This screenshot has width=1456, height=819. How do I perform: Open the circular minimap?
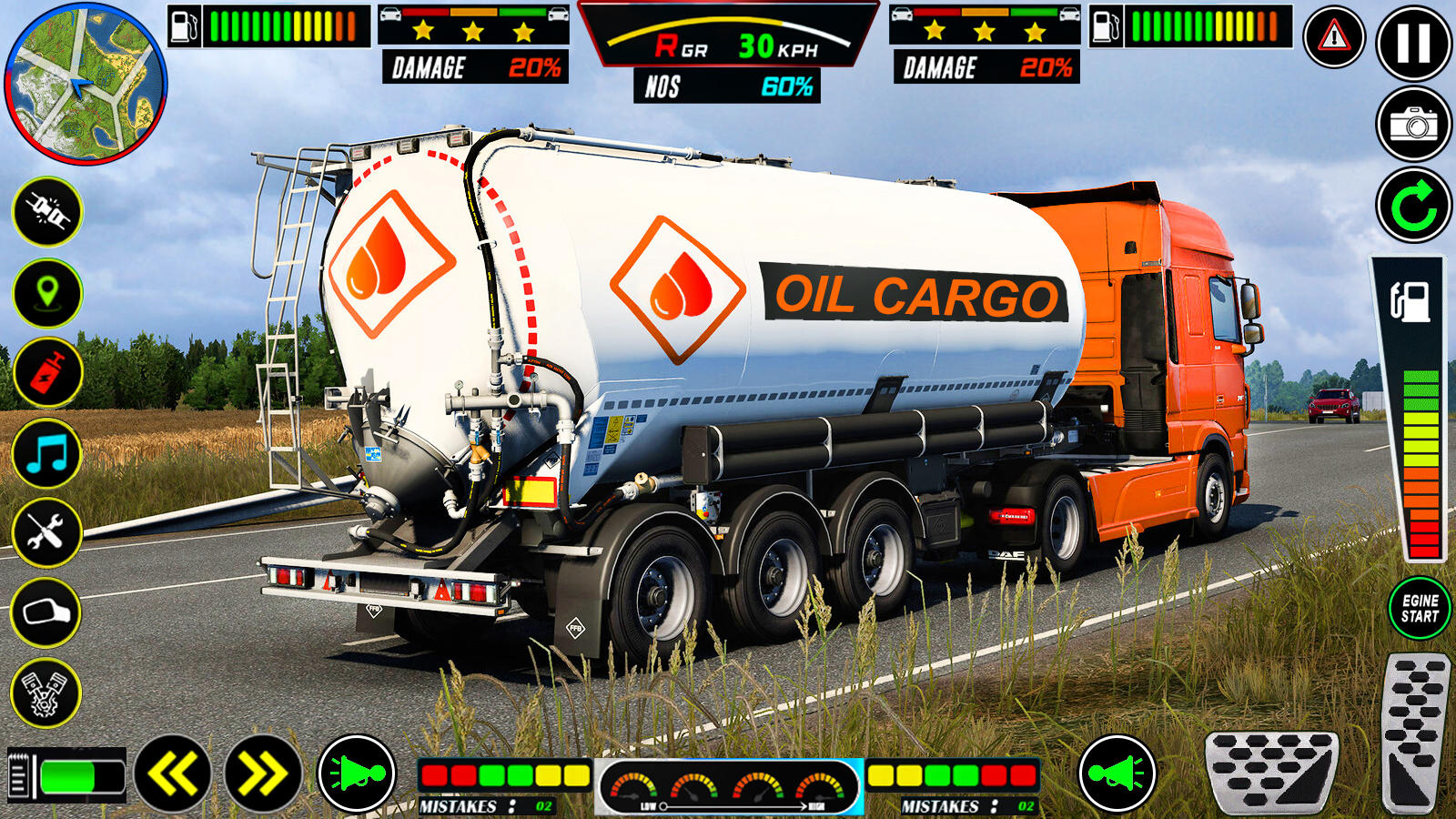[84, 80]
